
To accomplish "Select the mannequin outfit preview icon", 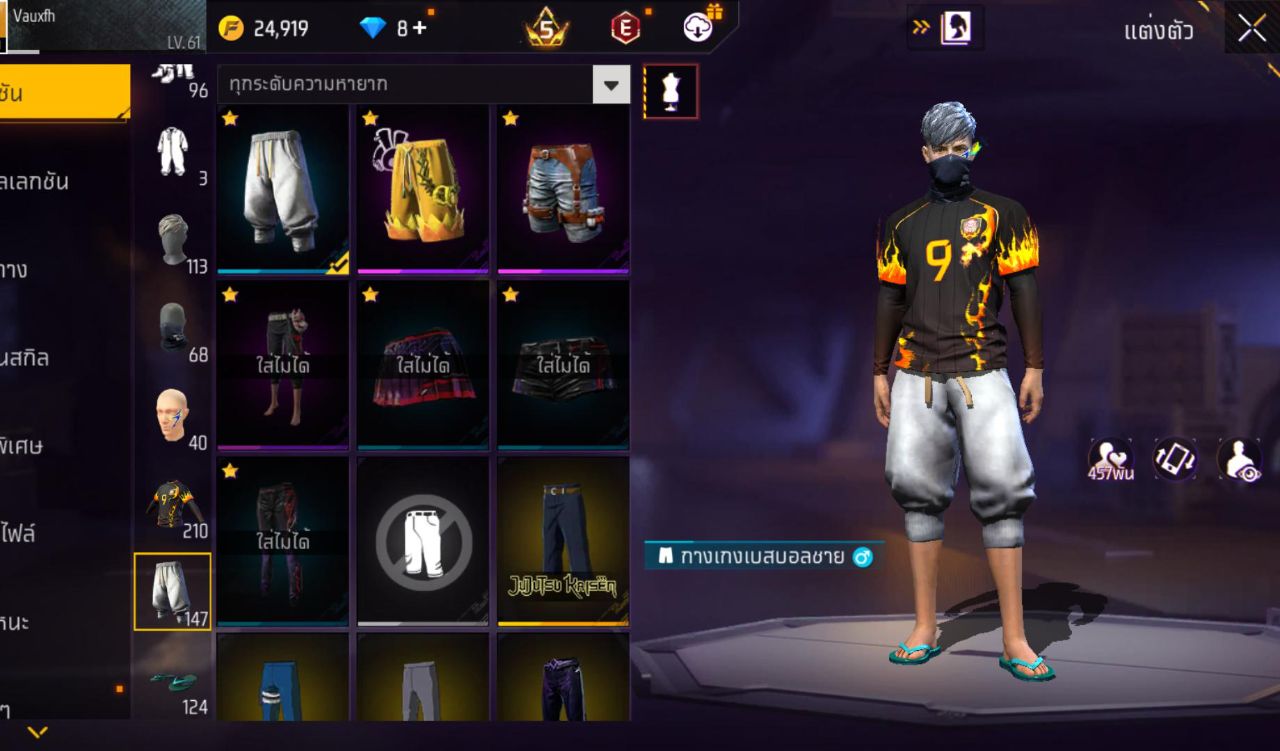I will 670,90.
